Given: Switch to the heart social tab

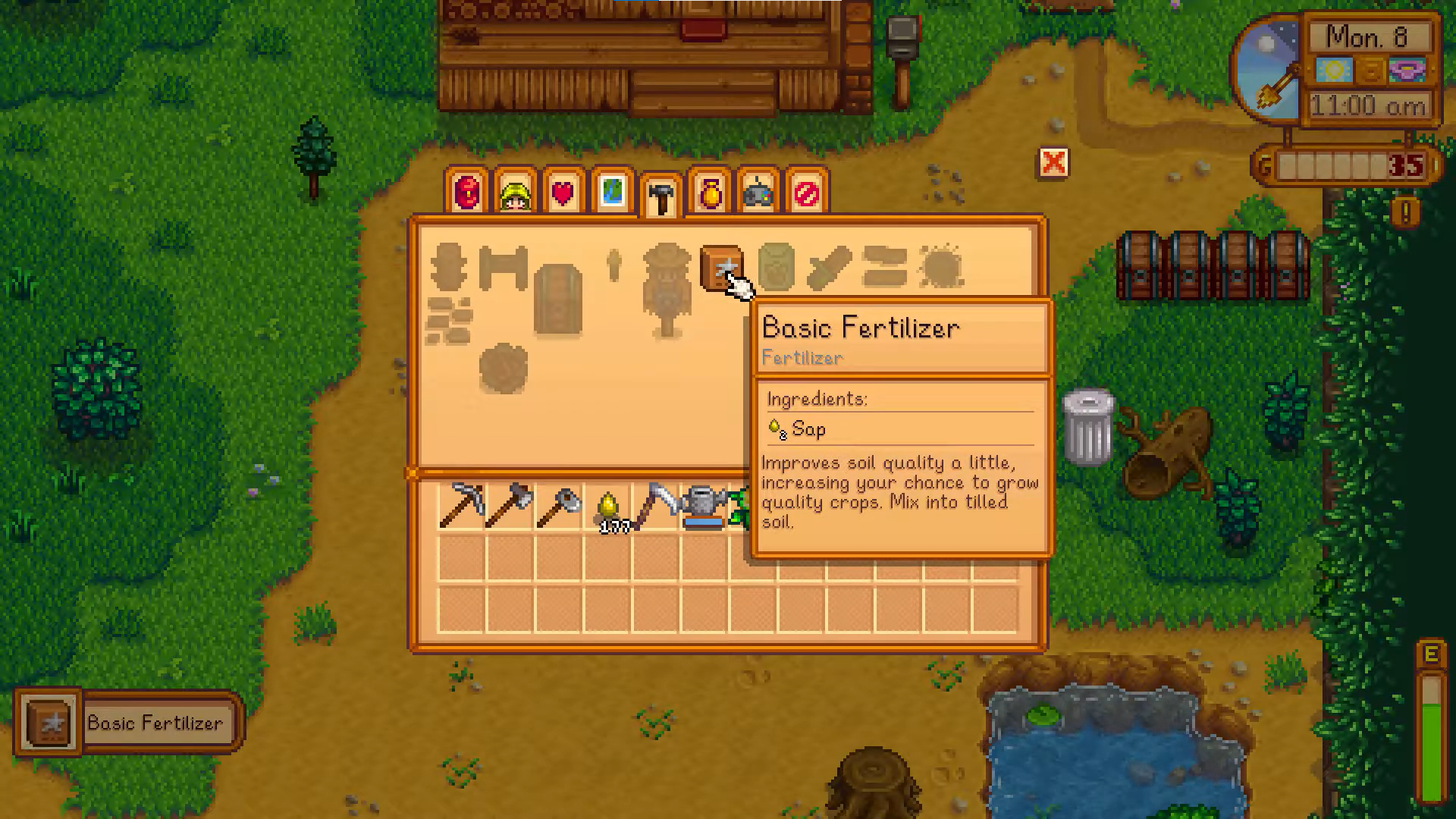Looking at the screenshot, I should pos(563,193).
